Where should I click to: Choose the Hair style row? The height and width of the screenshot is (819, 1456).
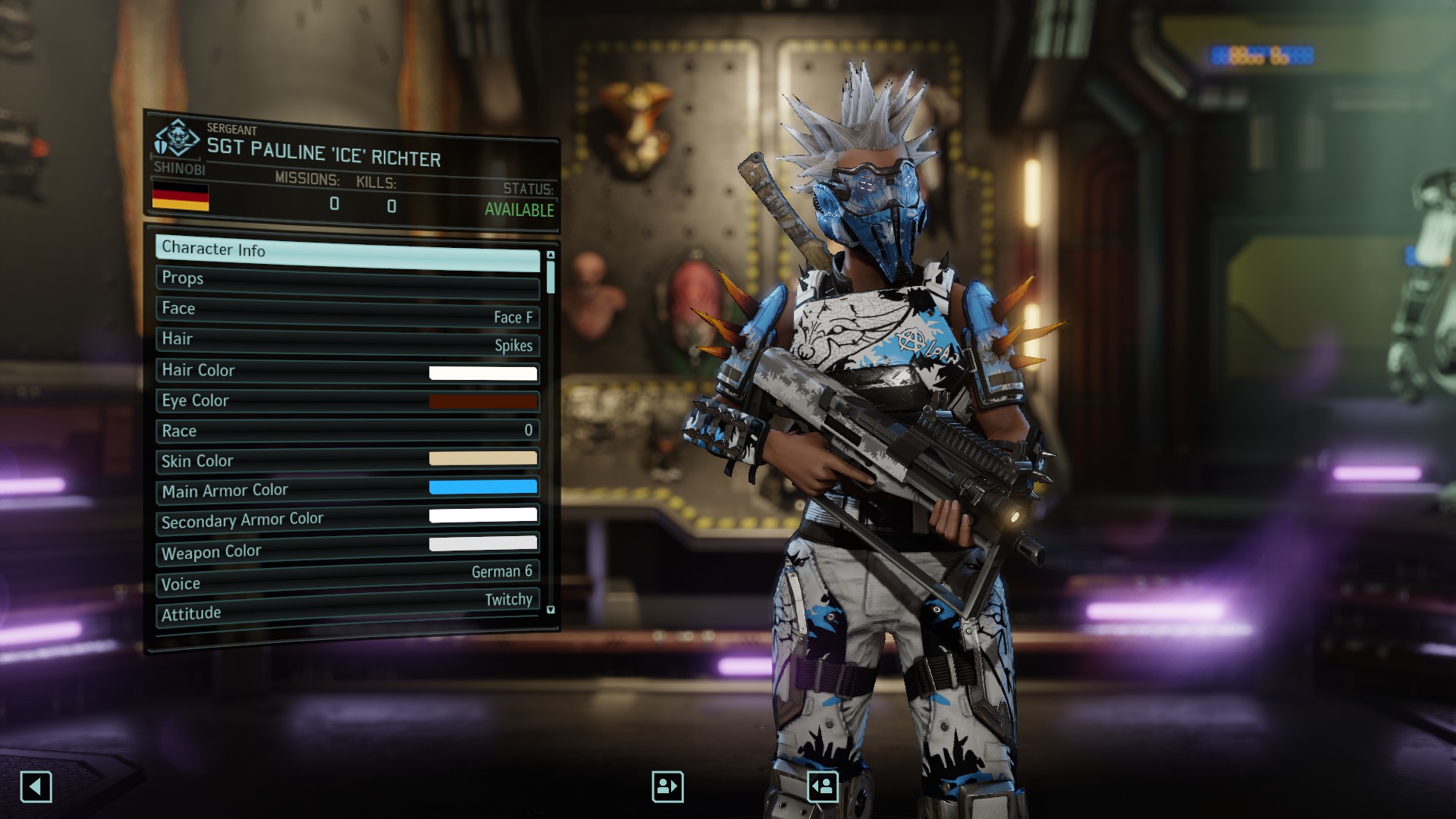point(347,341)
